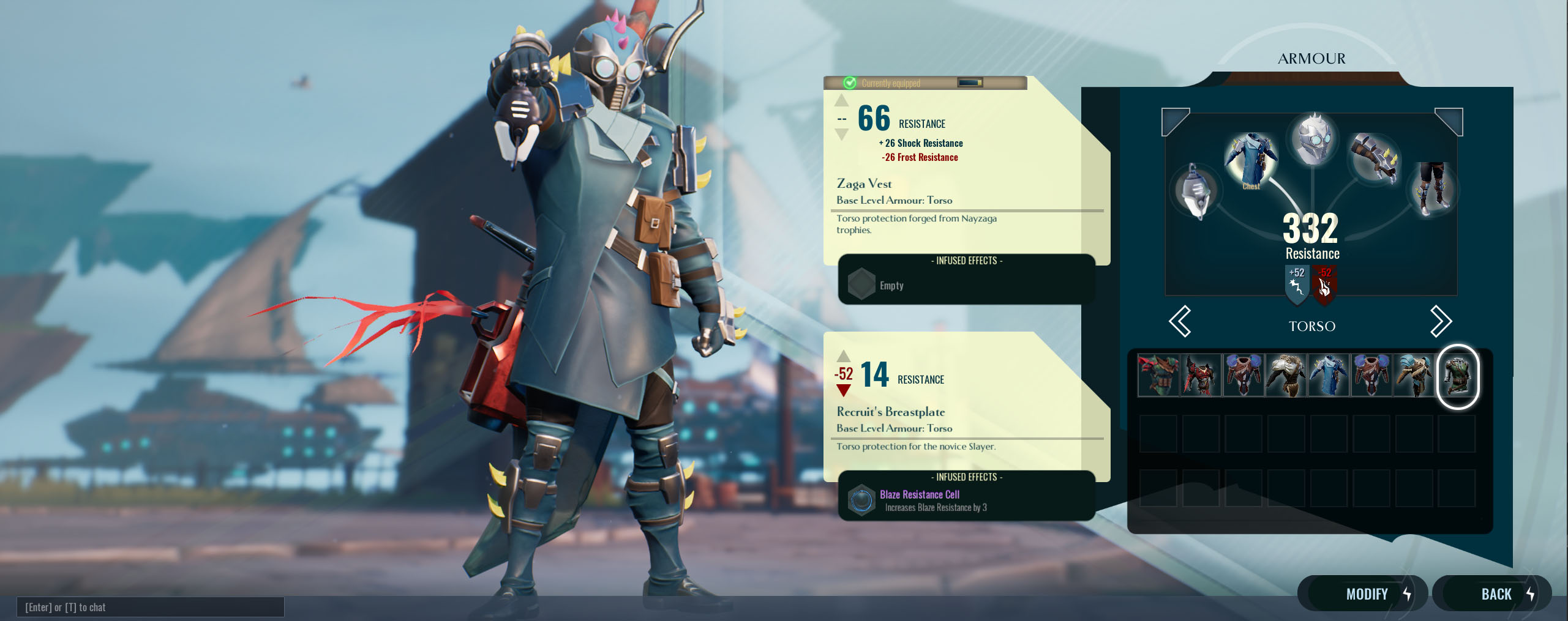This screenshot has width=1568, height=621.
Task: Pick the blue Zaga Vest in inventory
Action: coord(1328,376)
